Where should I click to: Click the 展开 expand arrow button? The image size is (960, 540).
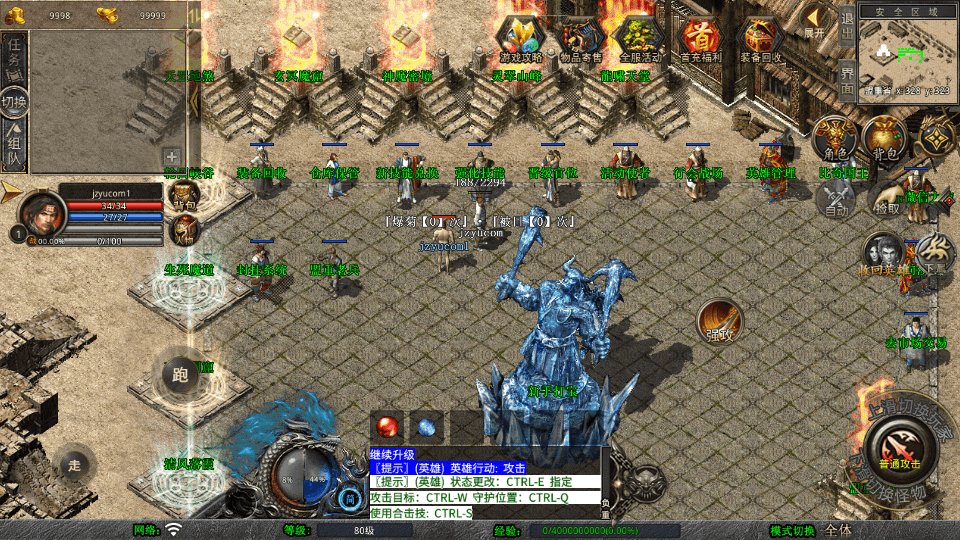(816, 22)
